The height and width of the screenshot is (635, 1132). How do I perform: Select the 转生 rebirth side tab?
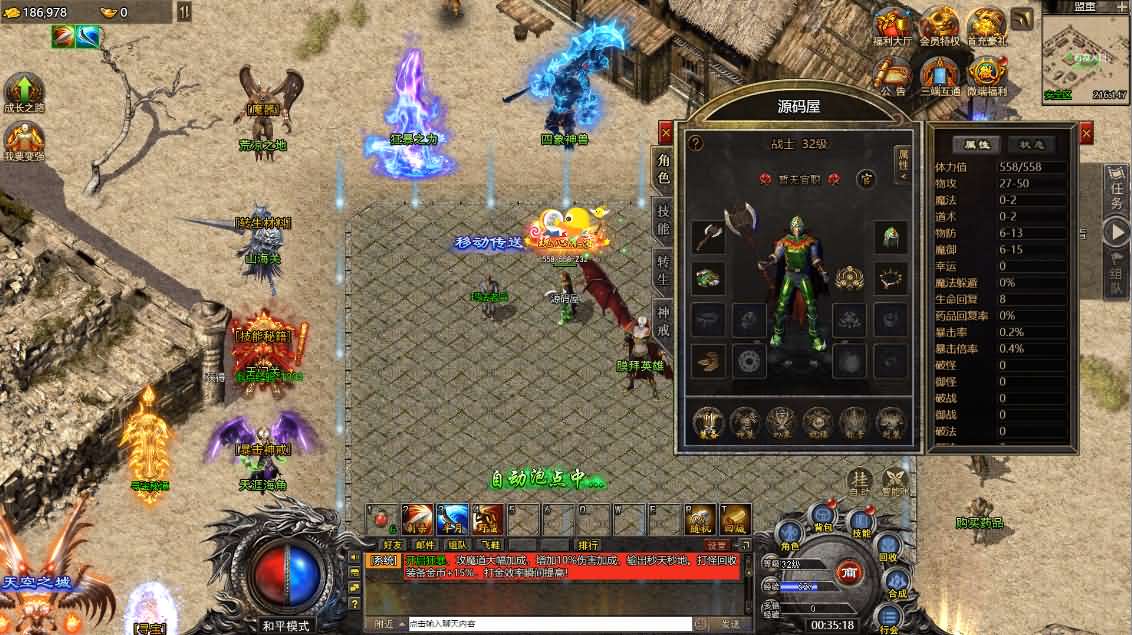coord(663,272)
